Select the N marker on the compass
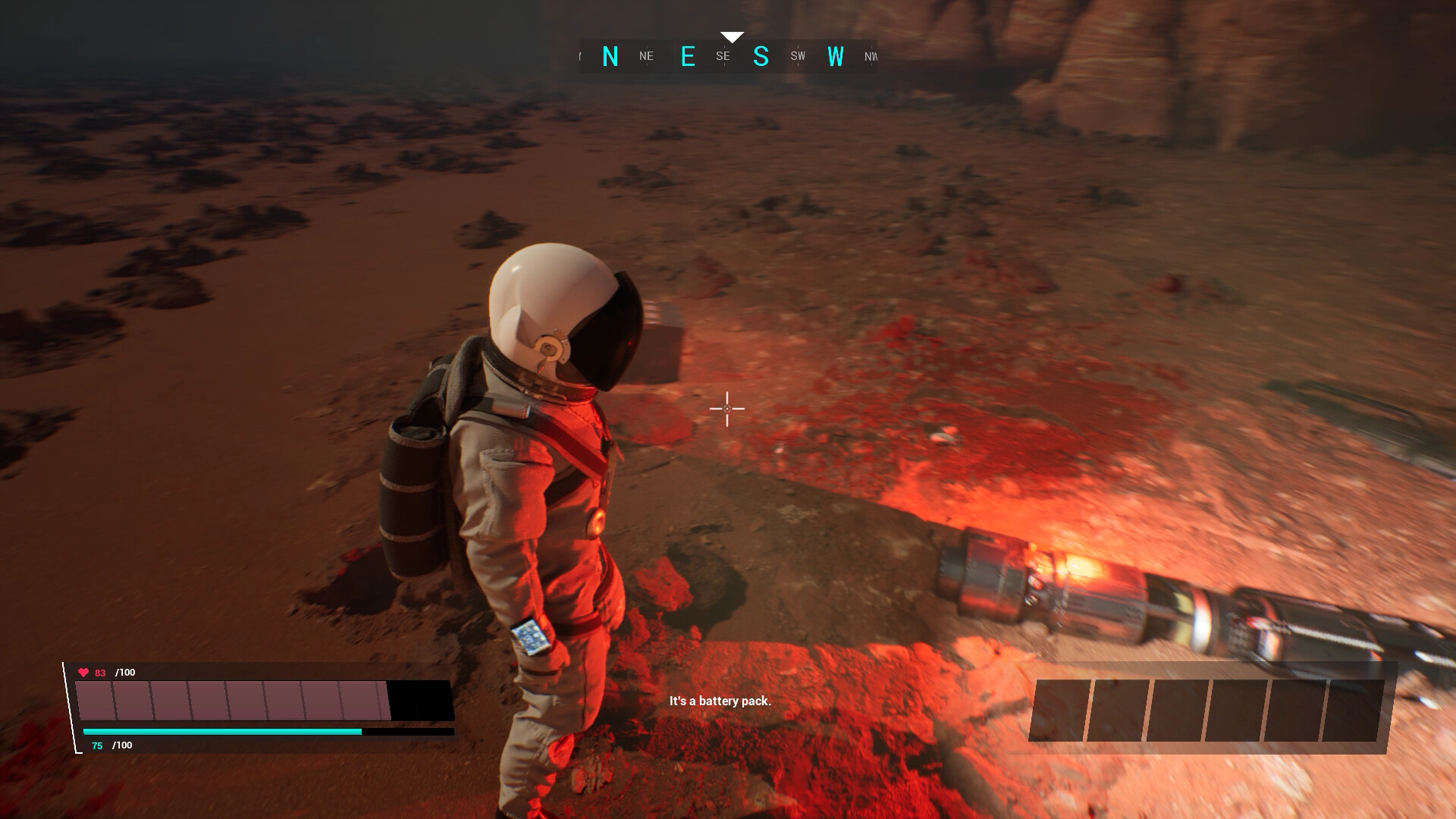The height and width of the screenshot is (819, 1456). [x=611, y=55]
